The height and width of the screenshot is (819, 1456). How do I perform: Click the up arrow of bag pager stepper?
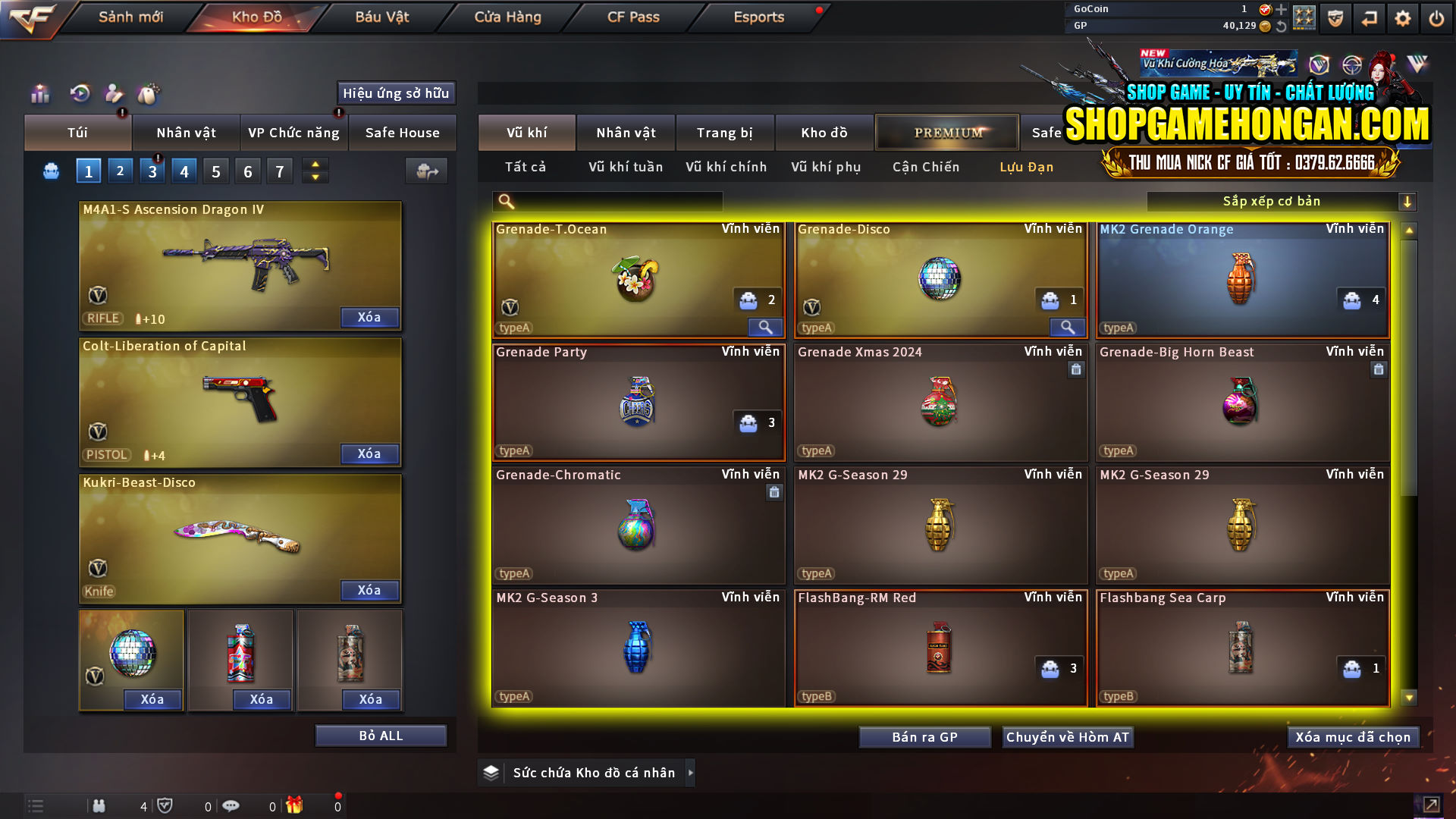[x=315, y=165]
